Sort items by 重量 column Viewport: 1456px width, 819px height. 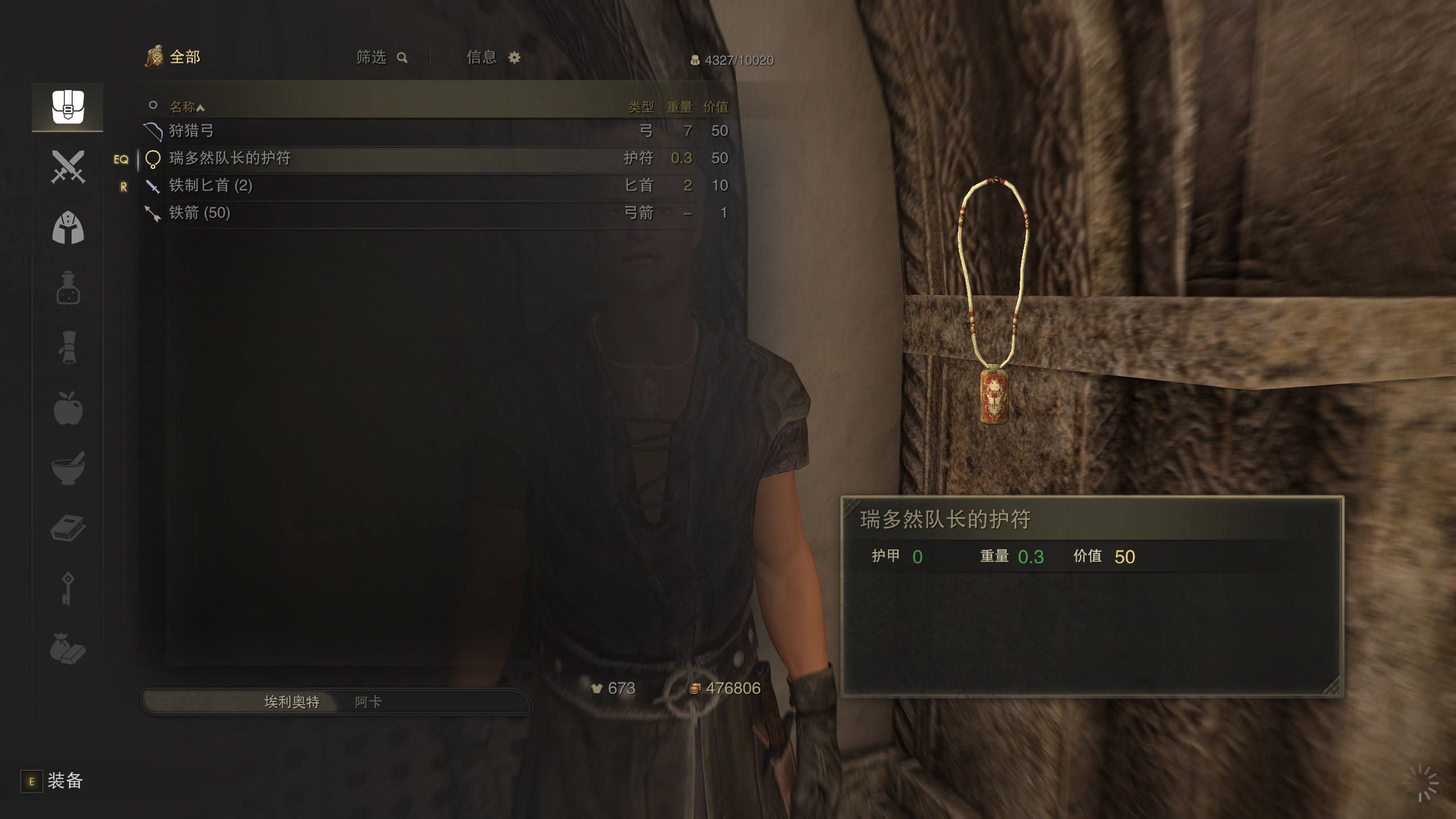click(679, 106)
